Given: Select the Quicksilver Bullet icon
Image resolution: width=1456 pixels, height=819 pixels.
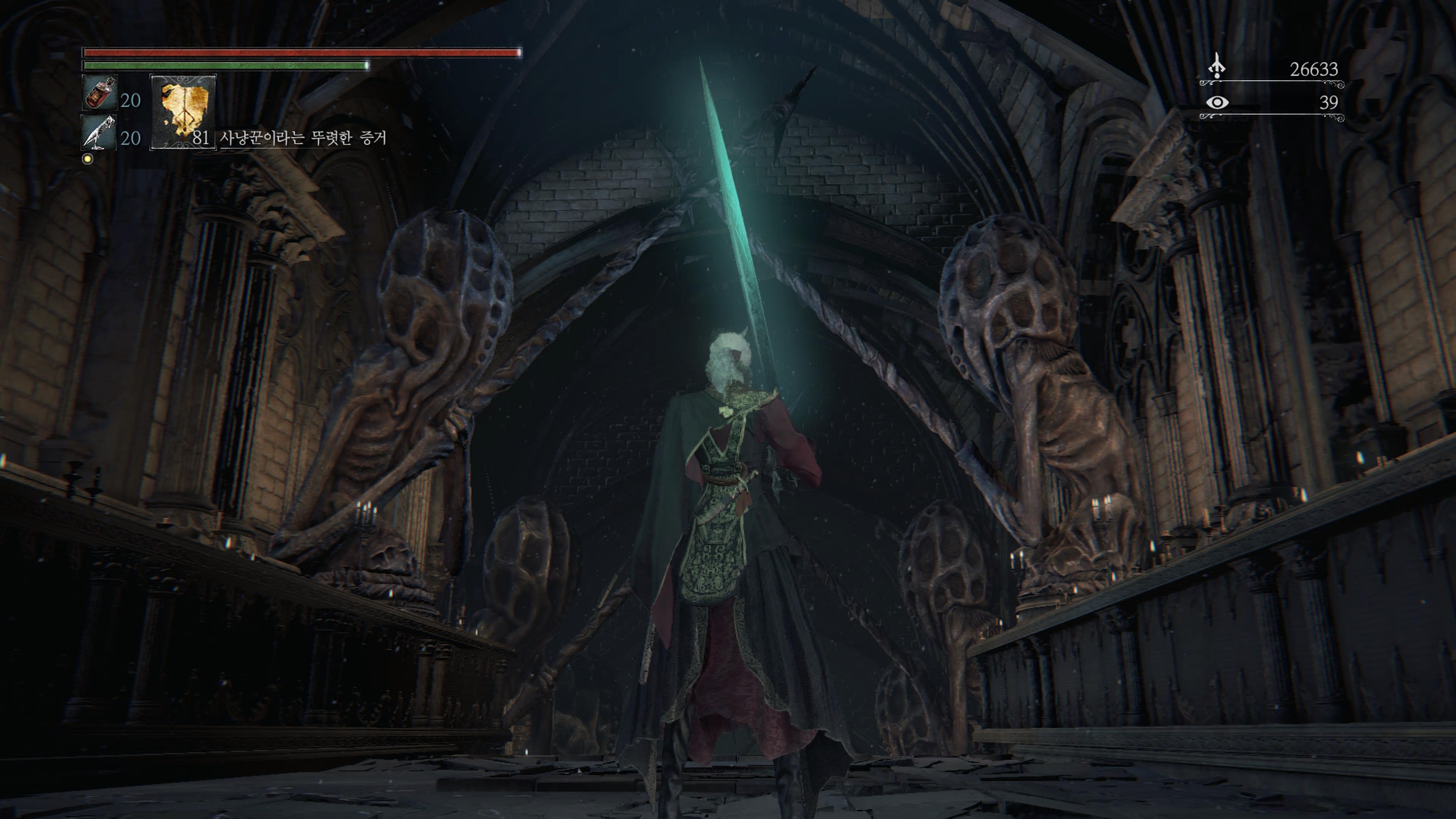Looking at the screenshot, I should pyautogui.click(x=99, y=133).
